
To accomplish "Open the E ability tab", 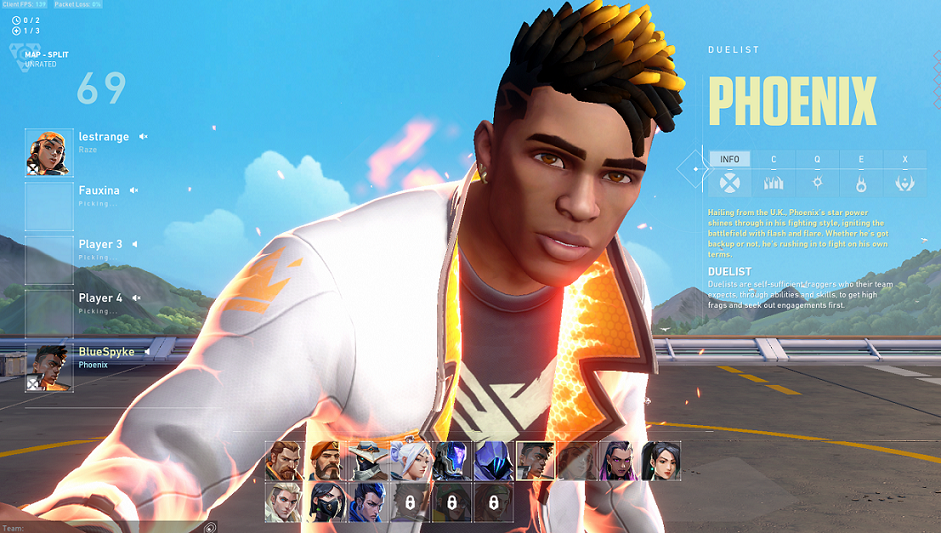I will click(x=861, y=159).
